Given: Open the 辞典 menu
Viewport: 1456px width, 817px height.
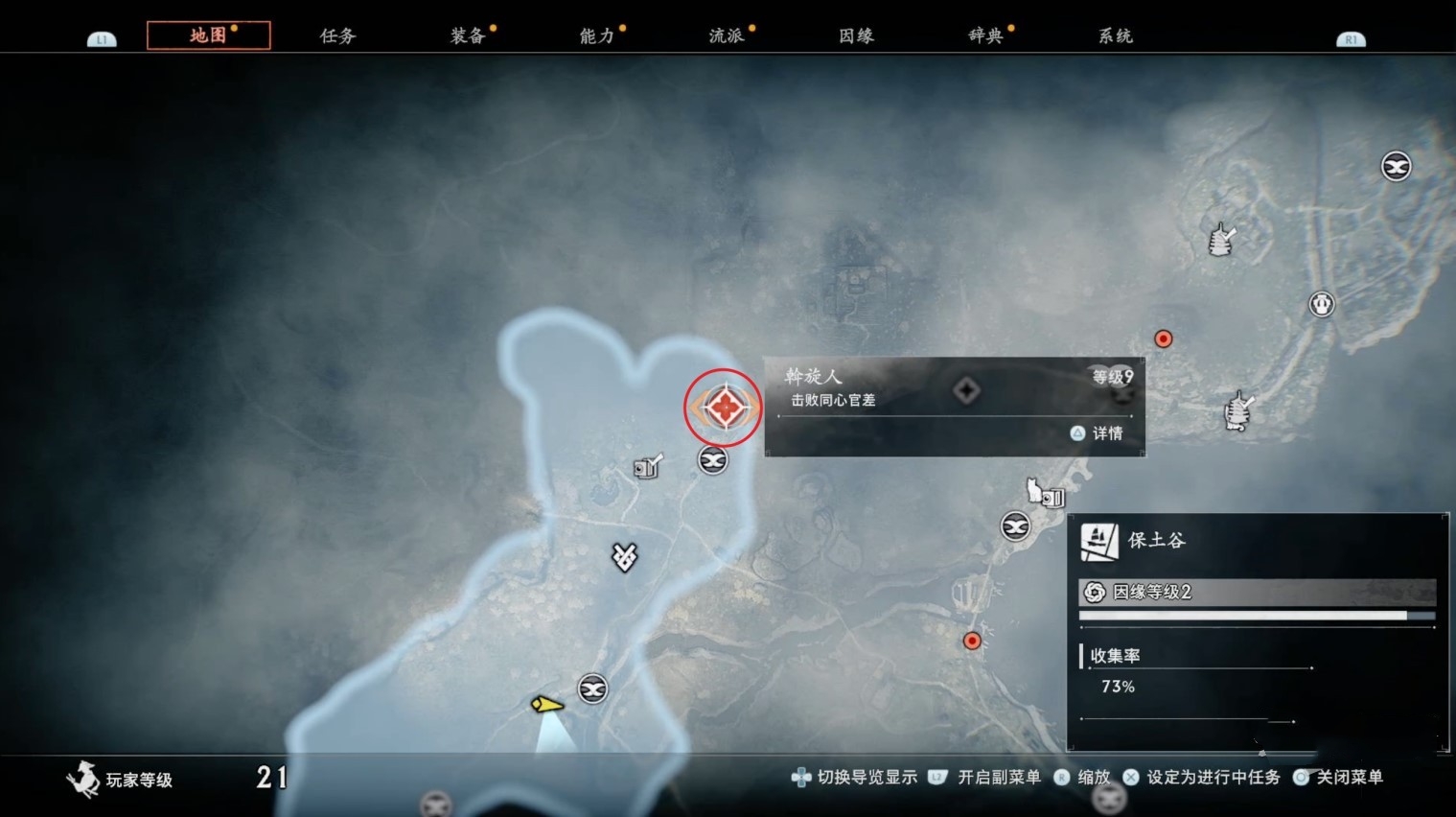Looking at the screenshot, I should point(982,35).
